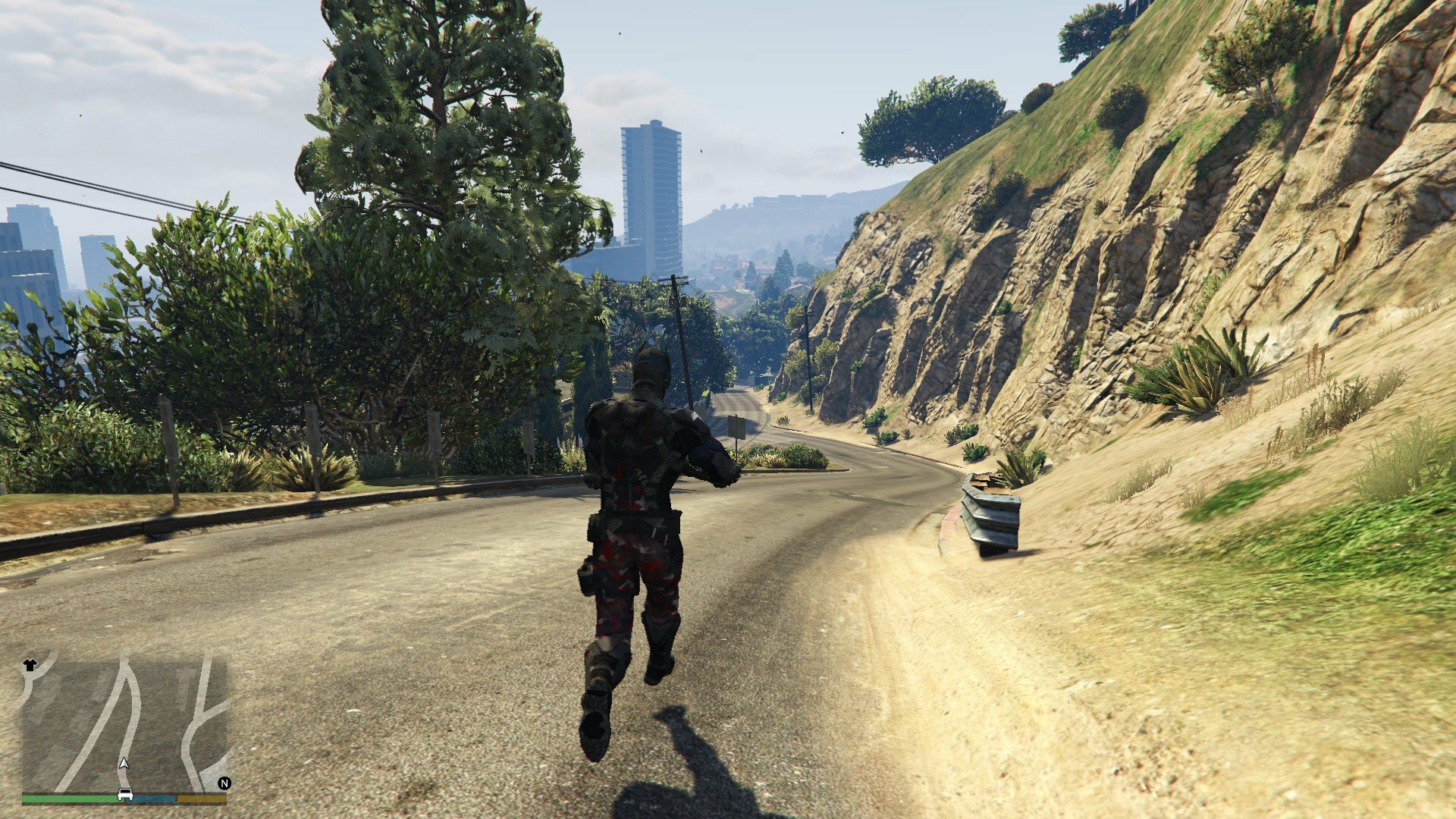Click the player arrow marker on the minimap
Image resolution: width=1456 pixels, height=819 pixels.
click(124, 763)
